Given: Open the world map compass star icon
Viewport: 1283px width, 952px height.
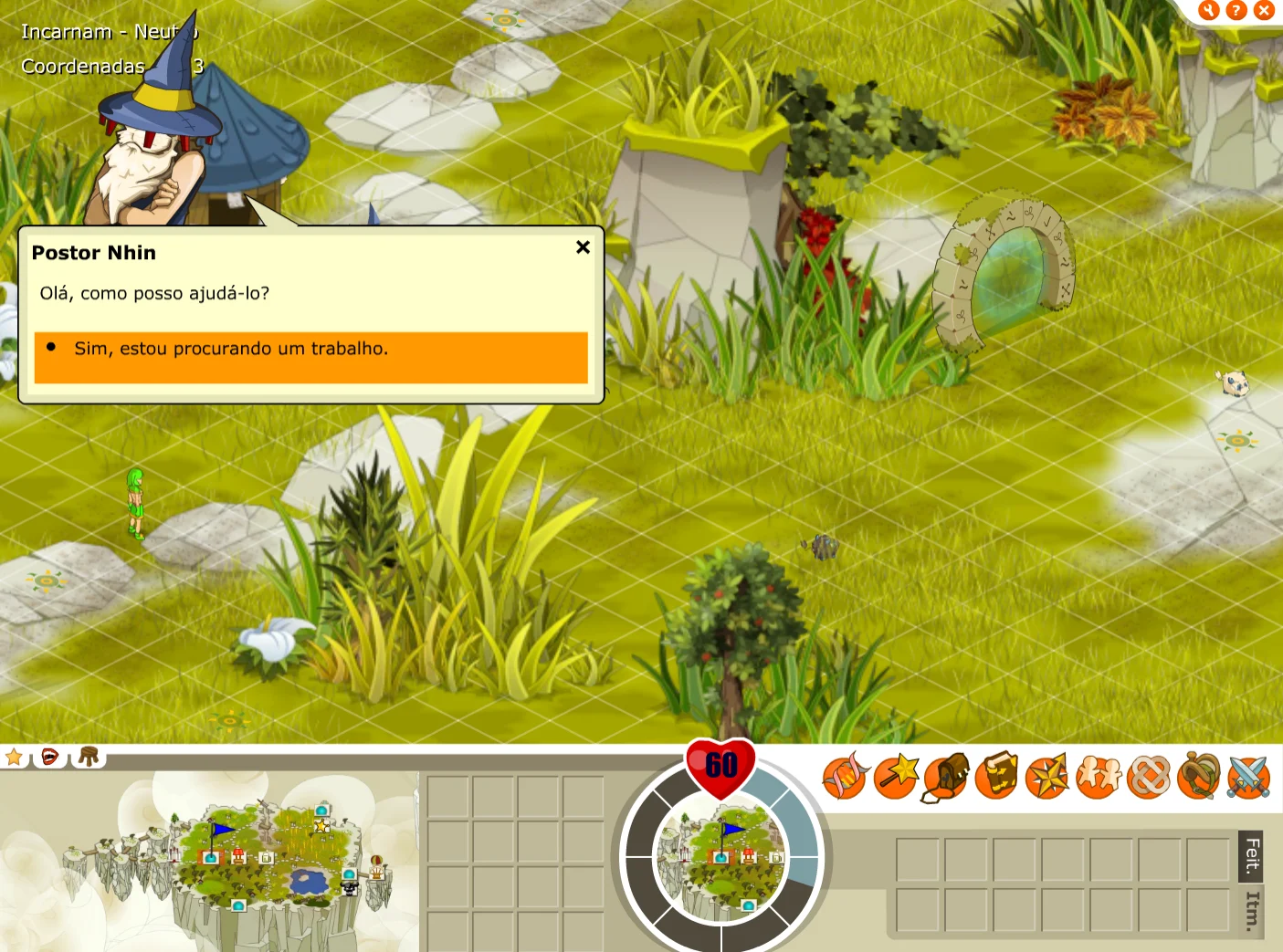Looking at the screenshot, I should 1047,778.
